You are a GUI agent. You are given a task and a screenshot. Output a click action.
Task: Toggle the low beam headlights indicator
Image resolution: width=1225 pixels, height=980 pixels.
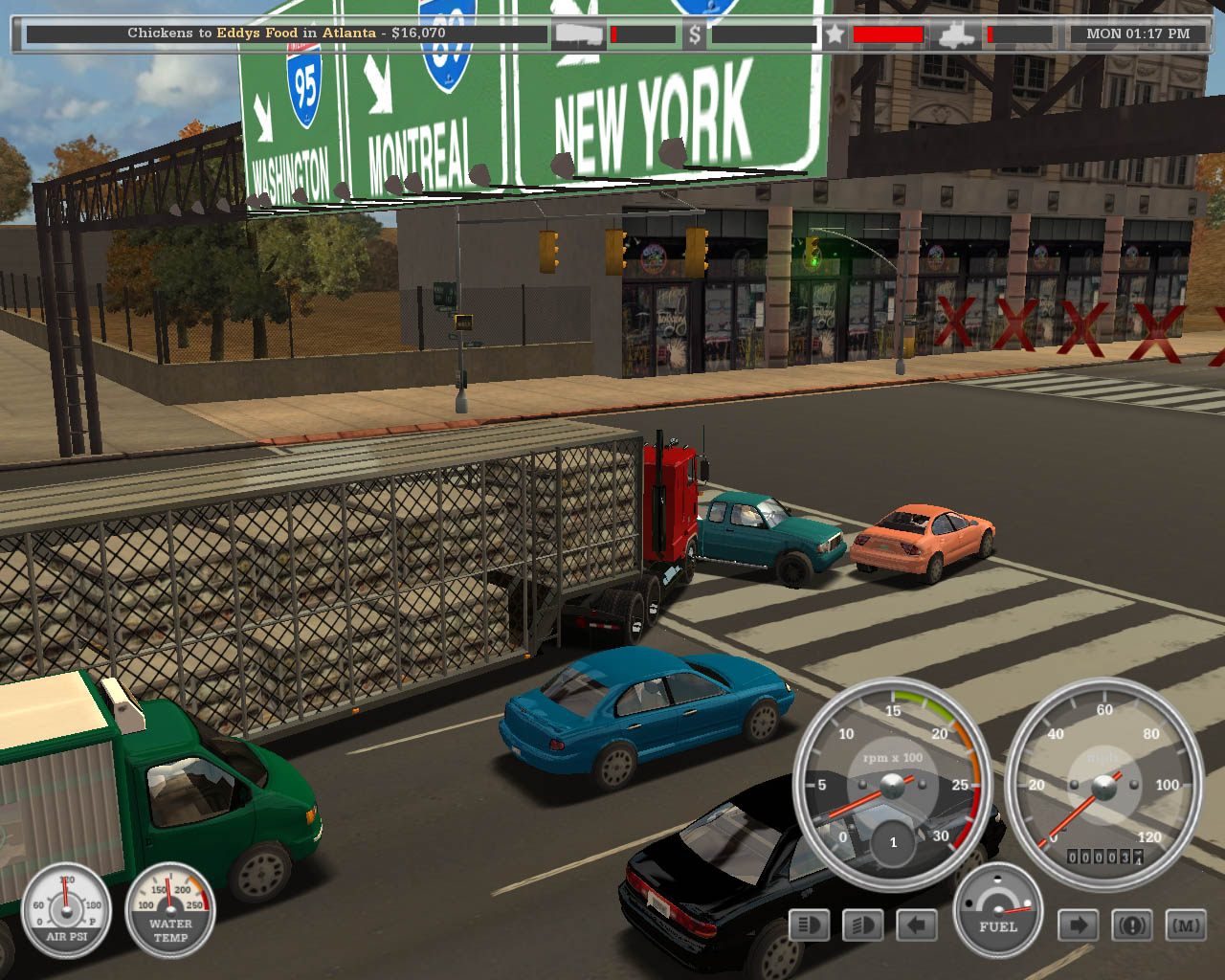click(862, 925)
